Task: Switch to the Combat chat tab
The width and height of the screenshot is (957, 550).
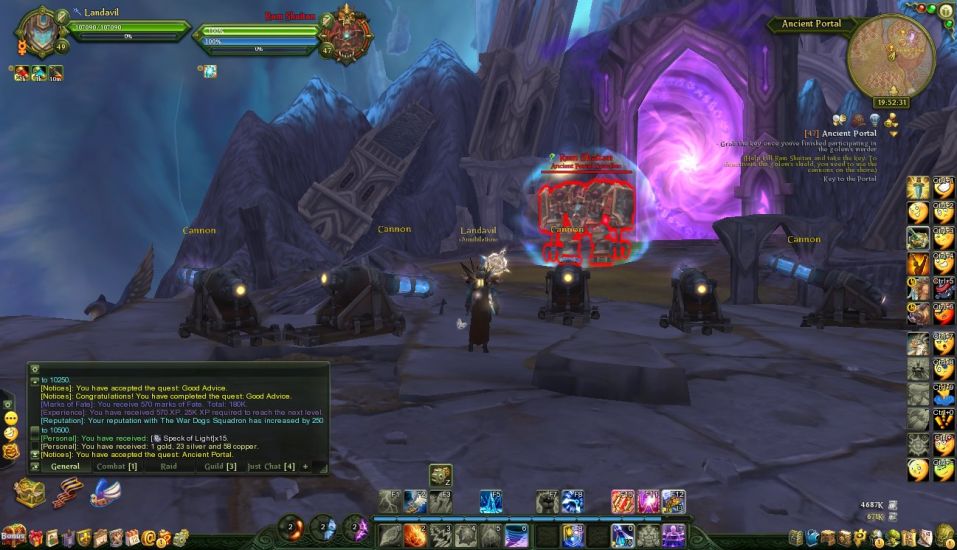Action: click(x=116, y=466)
